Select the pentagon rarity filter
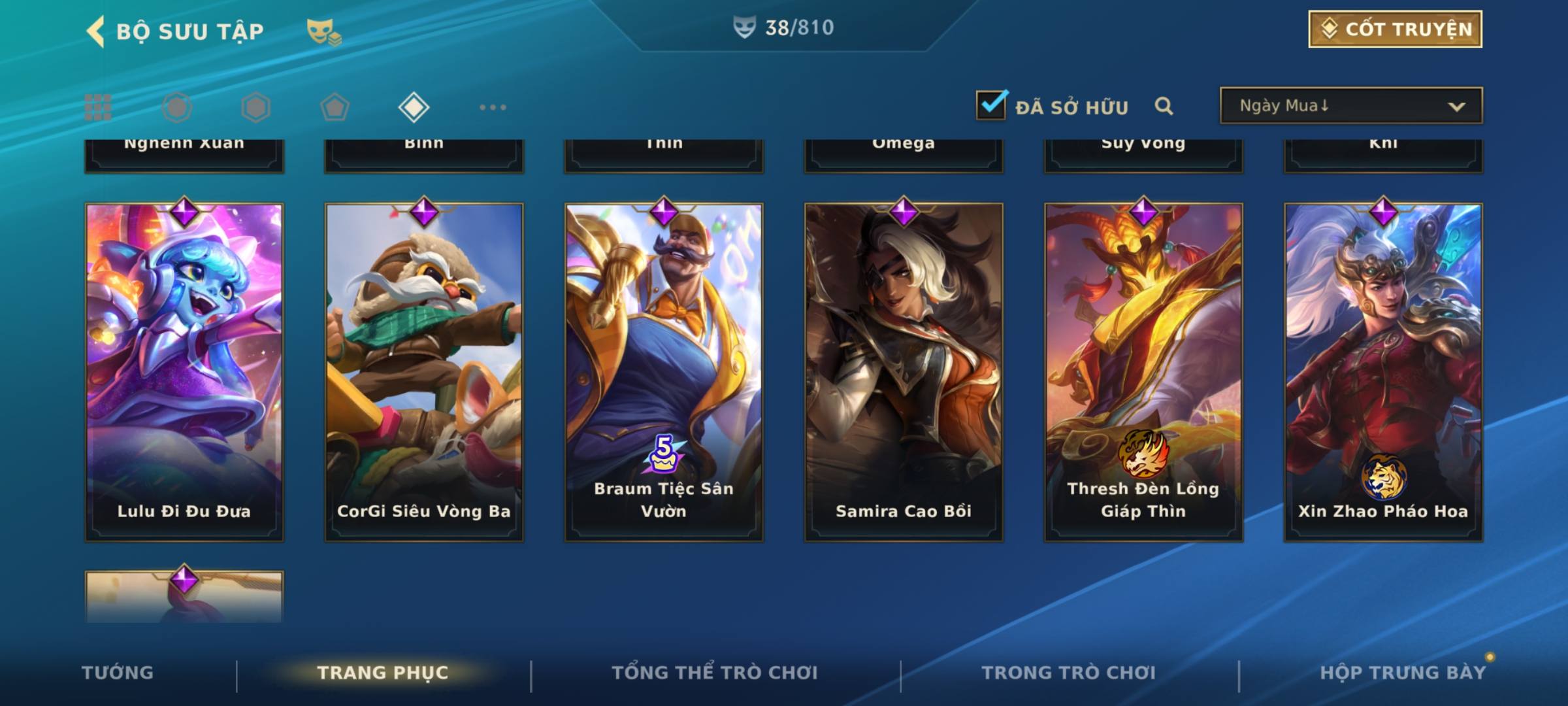The height and width of the screenshot is (706, 1568). tap(335, 107)
